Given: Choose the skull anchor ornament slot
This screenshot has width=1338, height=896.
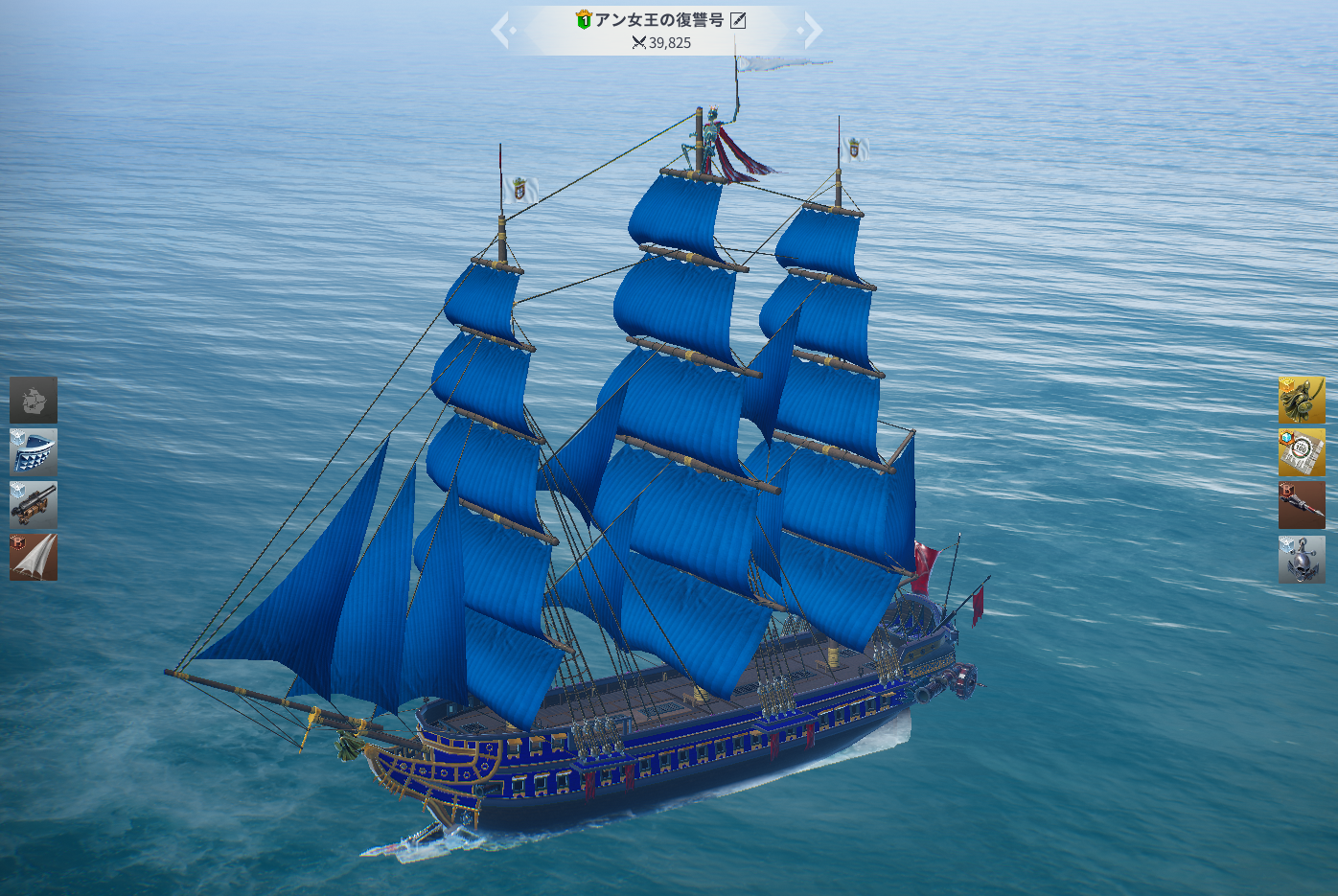Looking at the screenshot, I should [x=1302, y=560].
